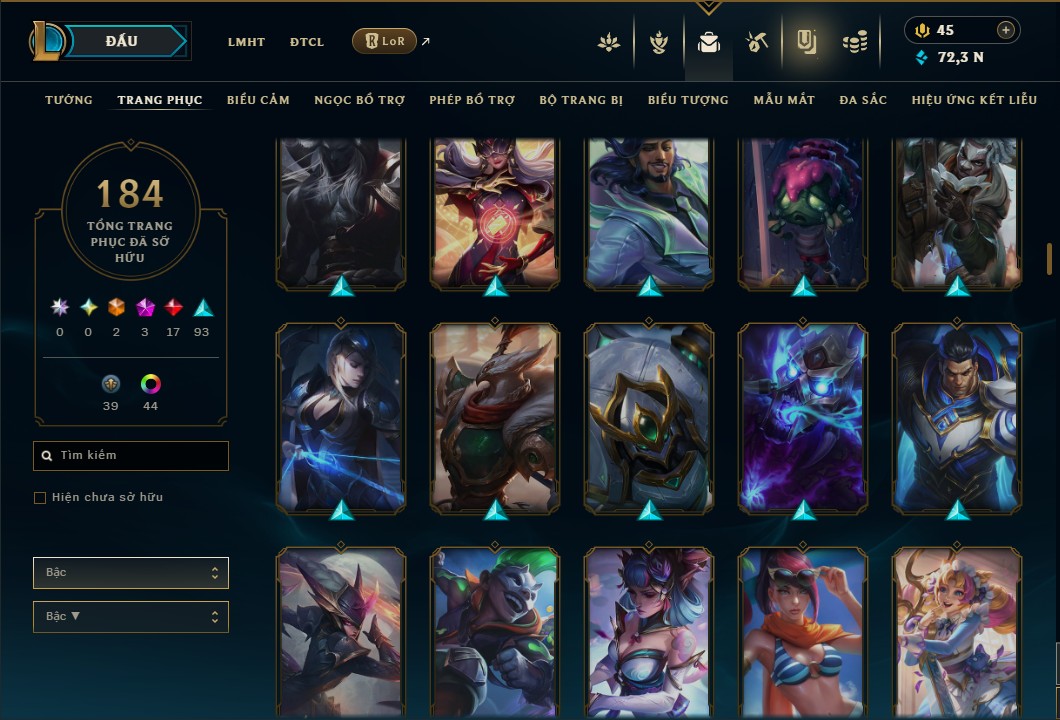The height and width of the screenshot is (720, 1060).
Task: Select the bikini woman with orange scarf skin
Action: point(803,632)
